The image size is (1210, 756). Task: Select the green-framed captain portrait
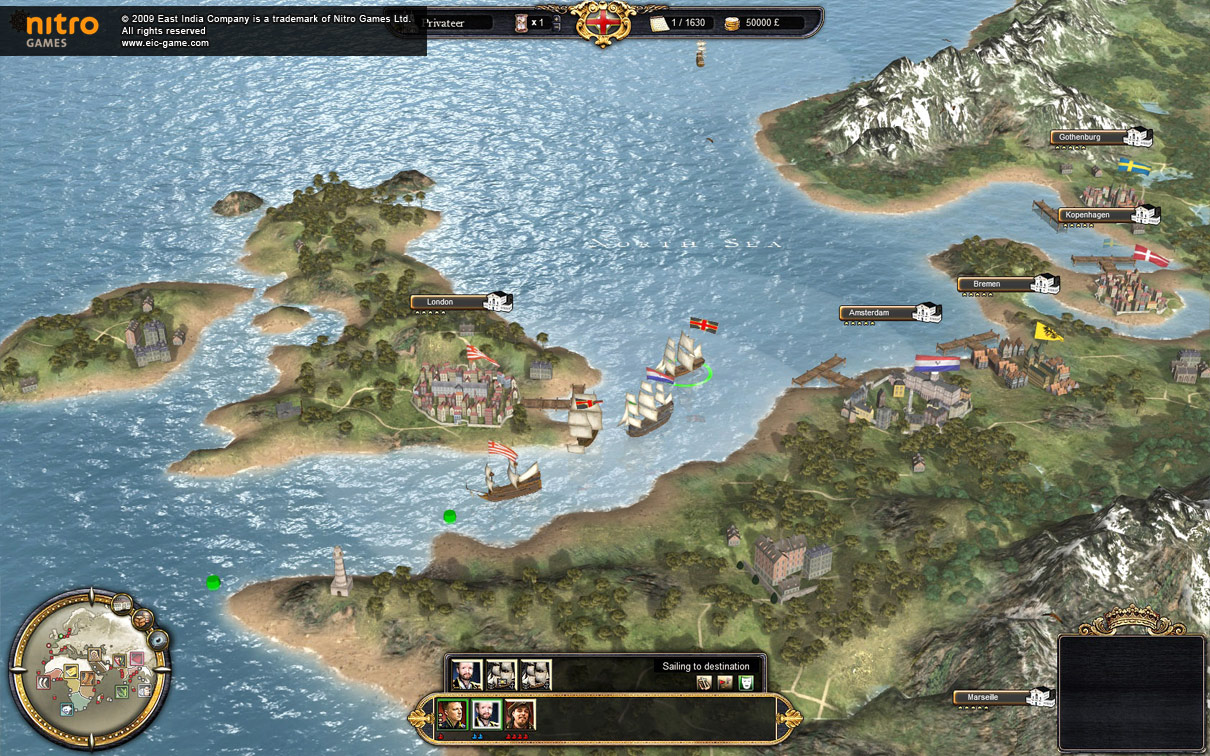[x=453, y=714]
